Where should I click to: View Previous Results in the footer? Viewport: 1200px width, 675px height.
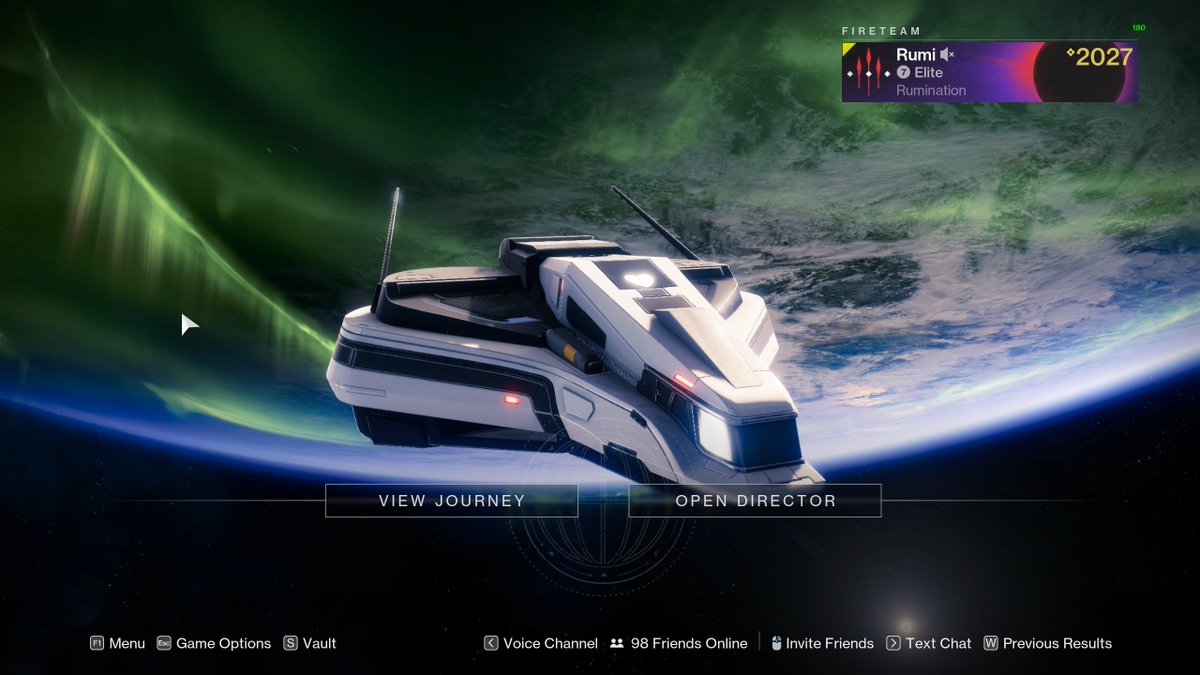pos(1048,644)
